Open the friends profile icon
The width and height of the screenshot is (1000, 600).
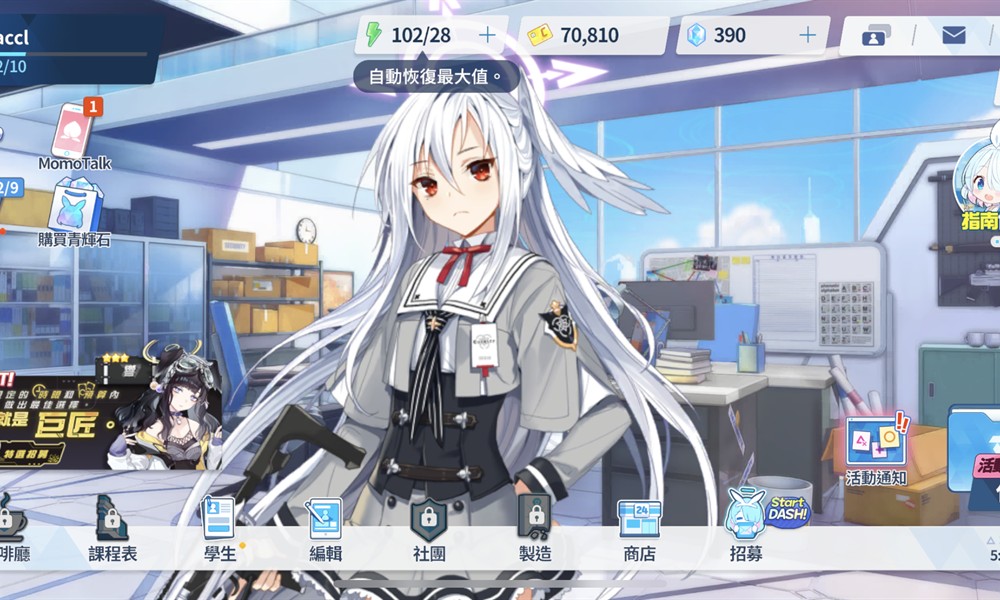pyautogui.click(x=875, y=36)
